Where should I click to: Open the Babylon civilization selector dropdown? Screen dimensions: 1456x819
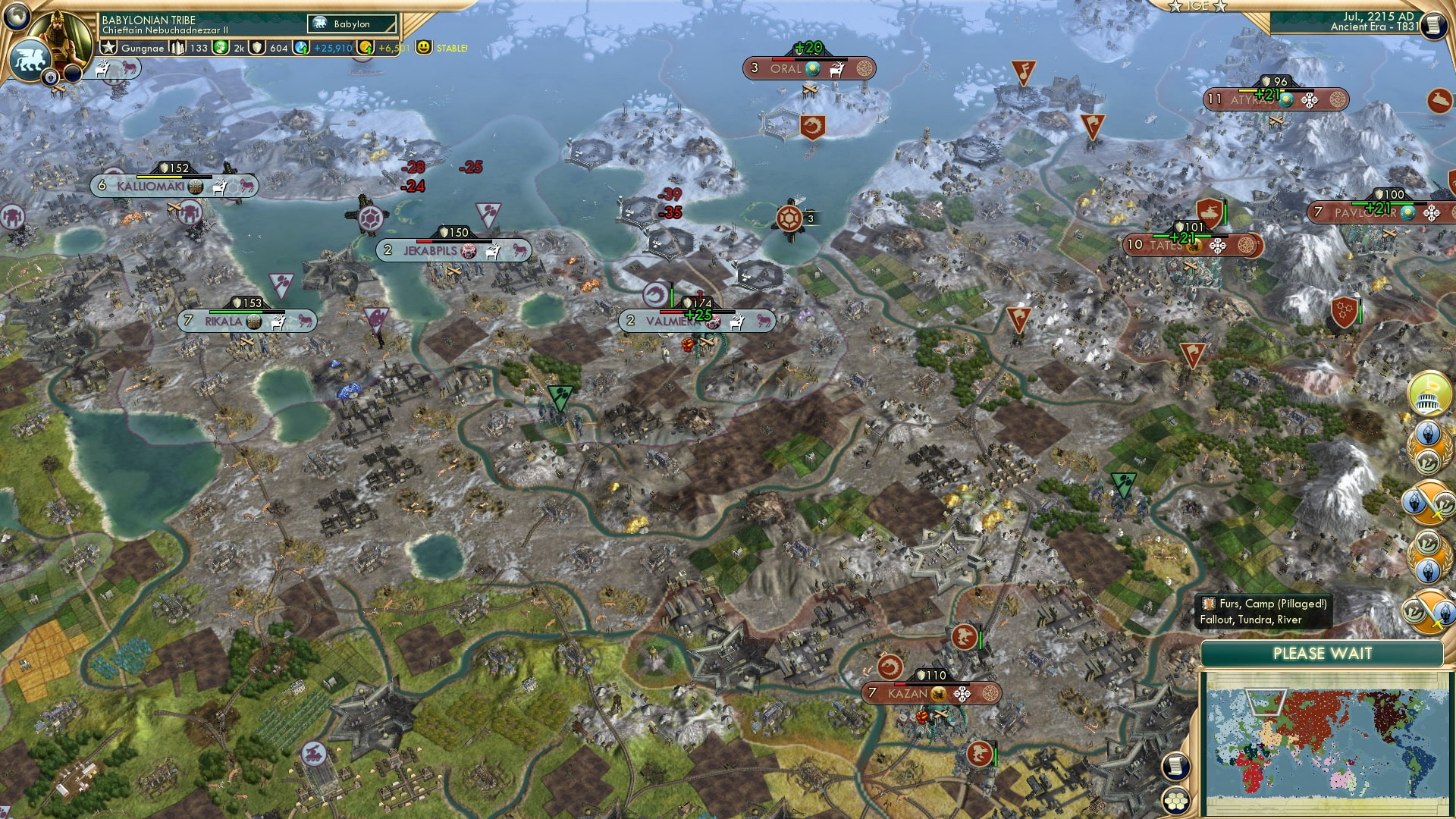[x=347, y=24]
